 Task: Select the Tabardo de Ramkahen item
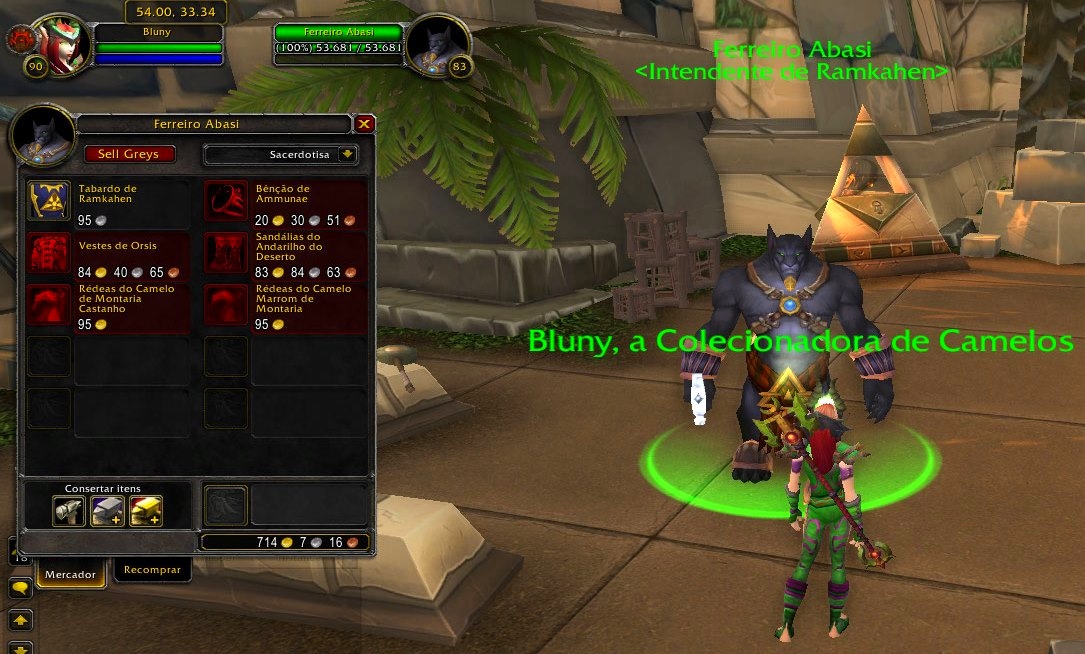pos(48,200)
